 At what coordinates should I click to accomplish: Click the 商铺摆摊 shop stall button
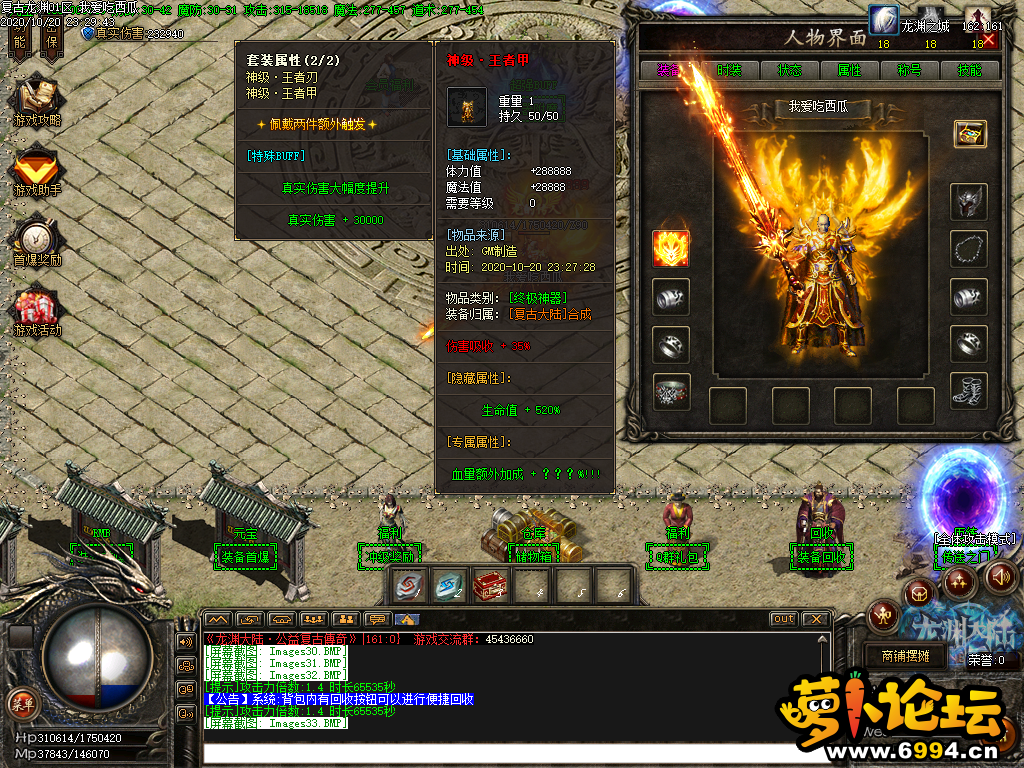(905, 656)
